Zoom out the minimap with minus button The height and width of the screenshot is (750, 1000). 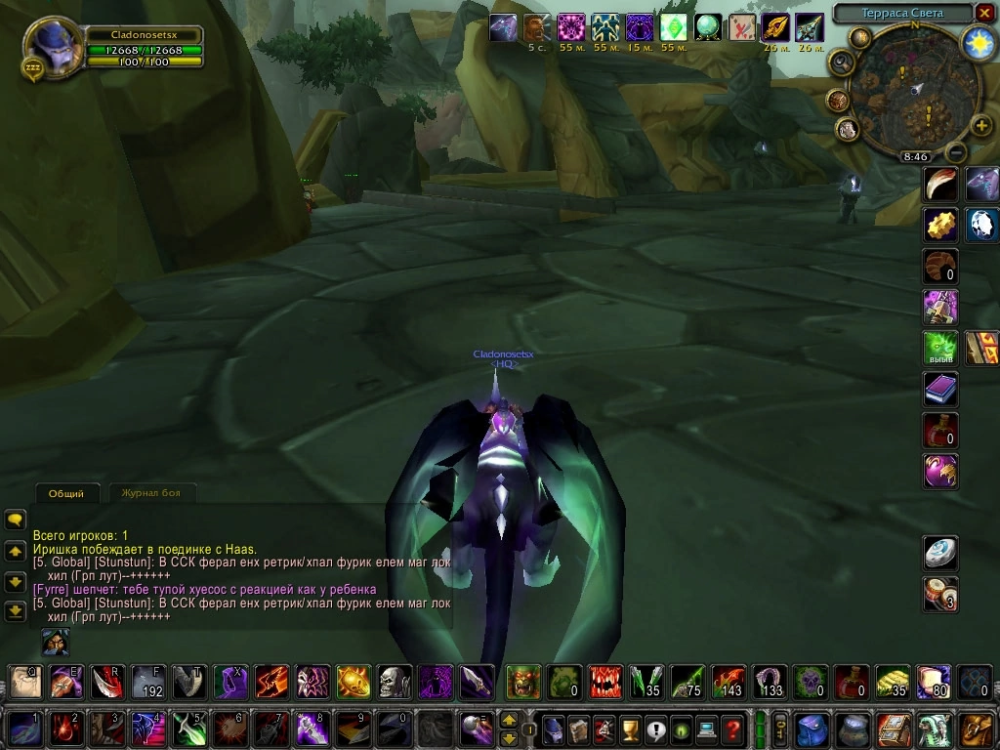956,153
